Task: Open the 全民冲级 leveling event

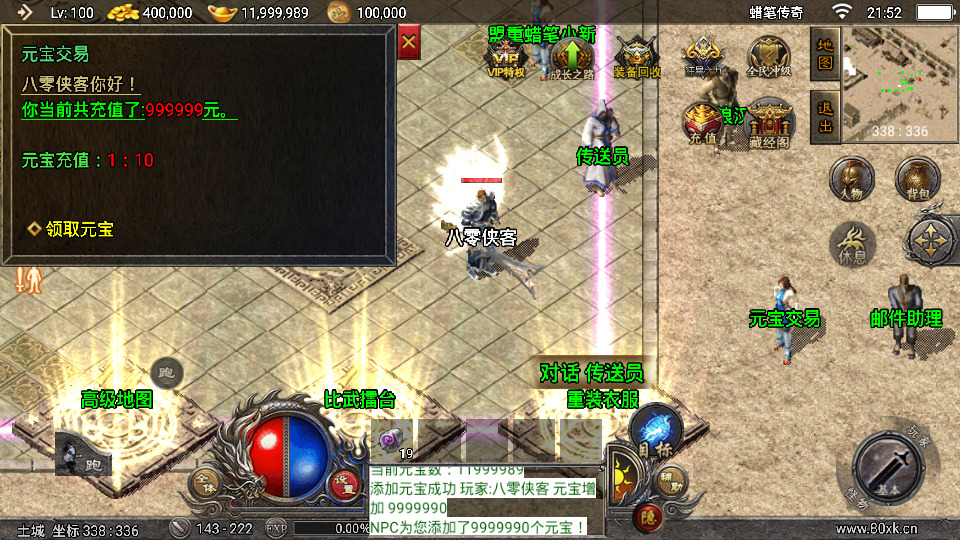Action: point(768,58)
